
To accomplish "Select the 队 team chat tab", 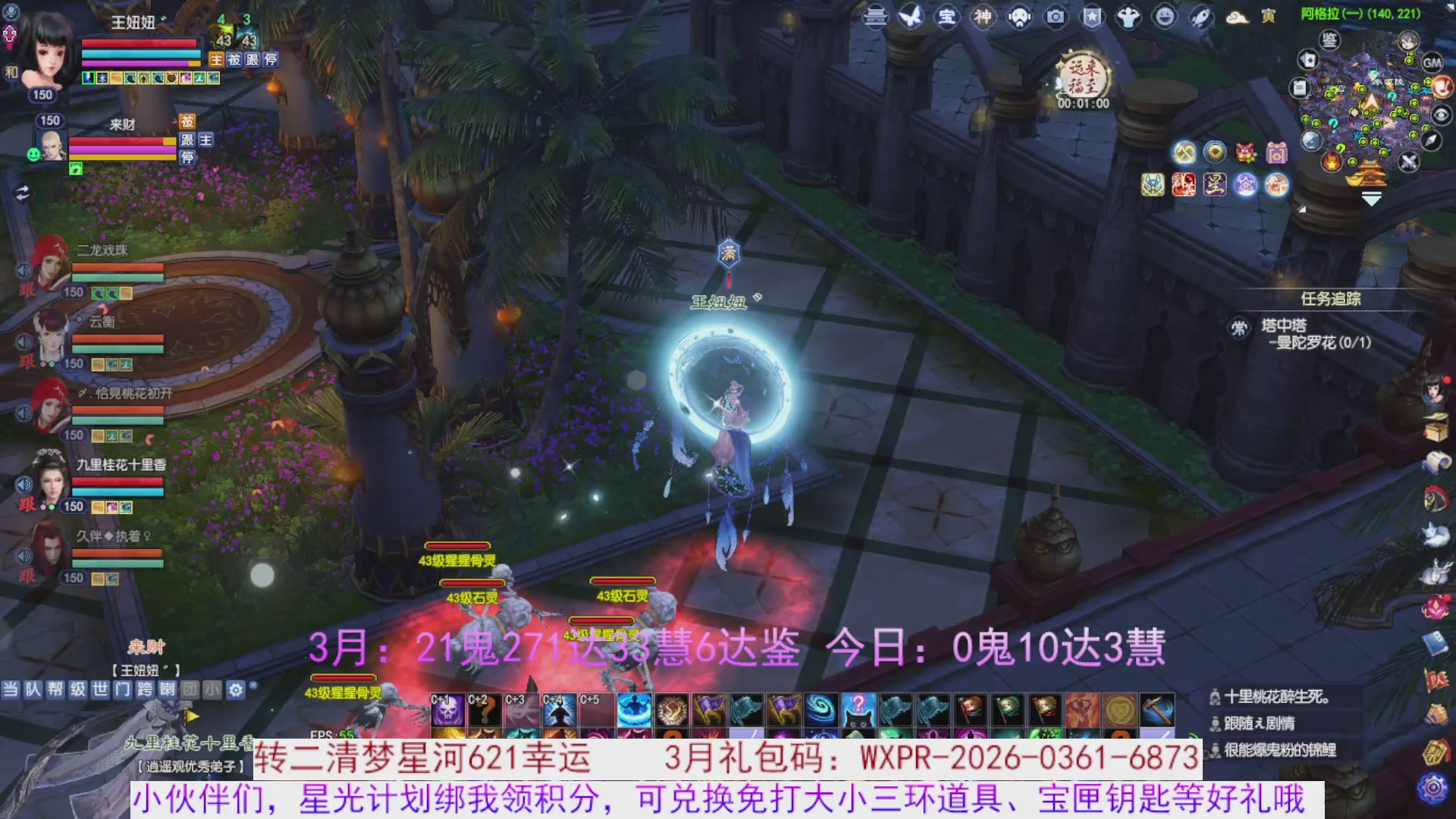I will click(x=32, y=689).
